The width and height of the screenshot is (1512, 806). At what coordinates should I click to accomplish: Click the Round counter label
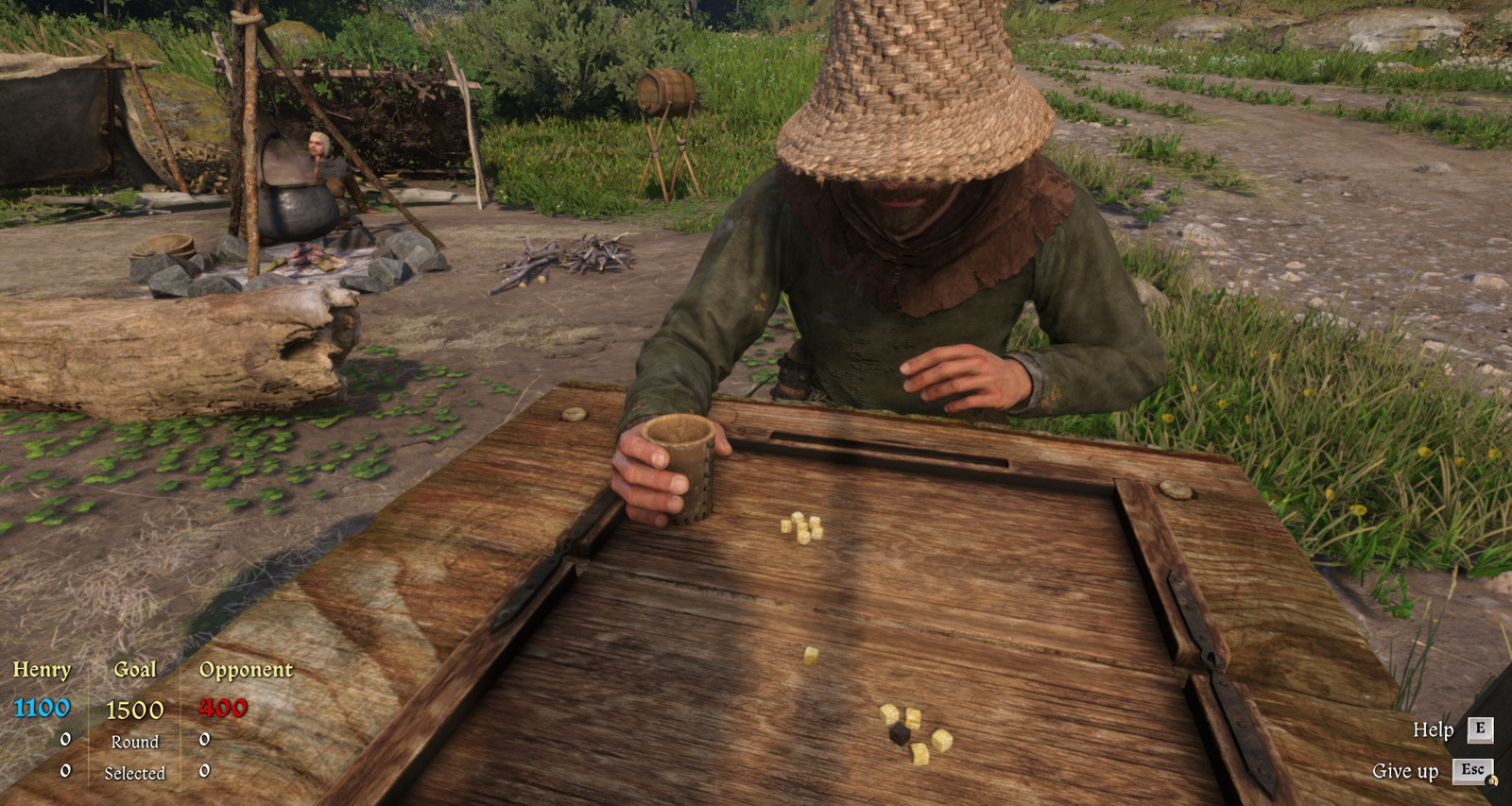tap(135, 743)
